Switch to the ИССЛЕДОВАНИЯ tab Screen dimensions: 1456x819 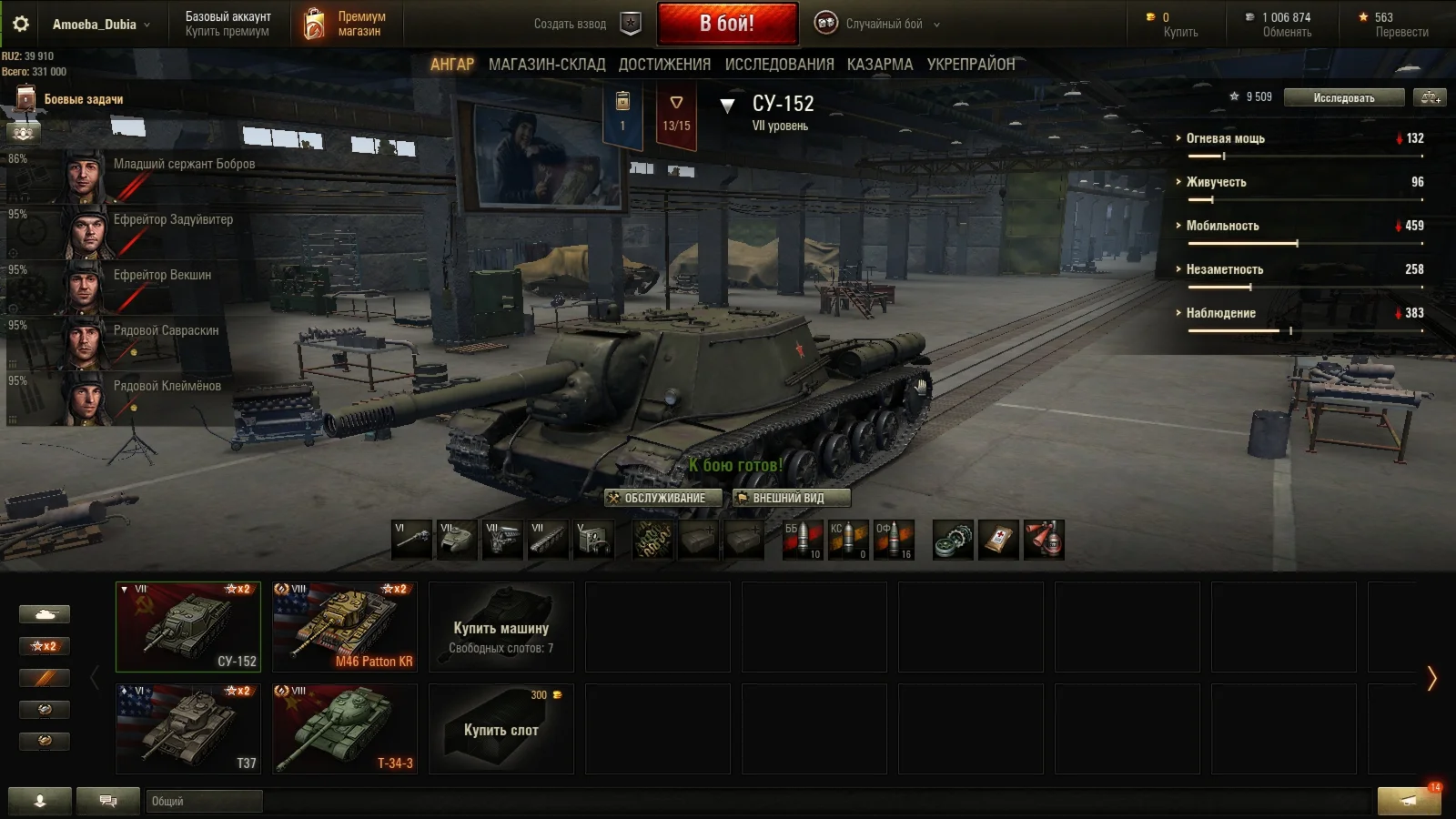(778, 65)
